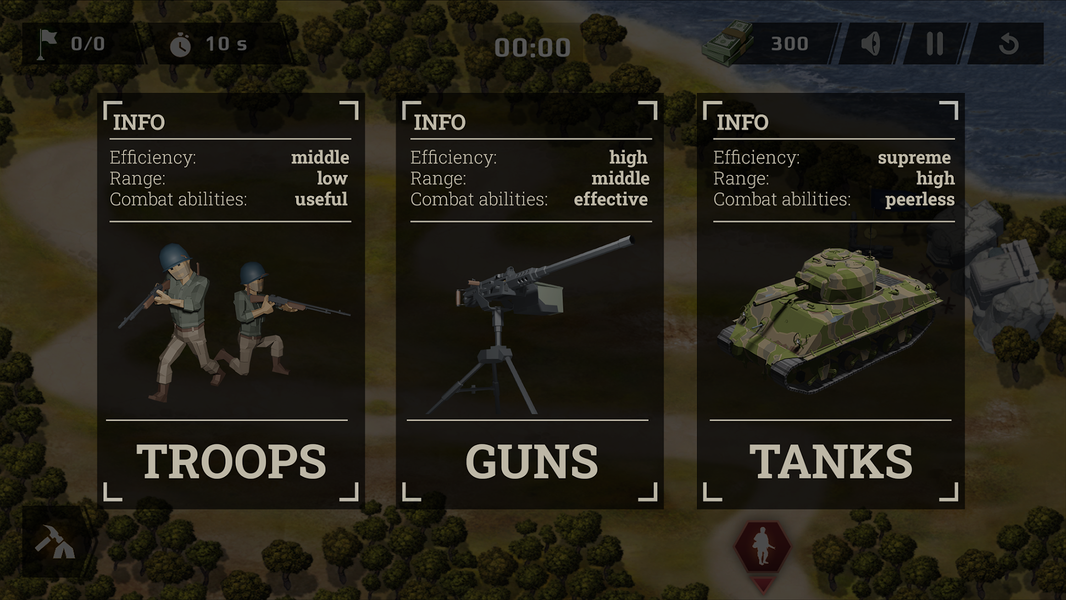
Task: Select the GUNS unit card
Action: 531,300
